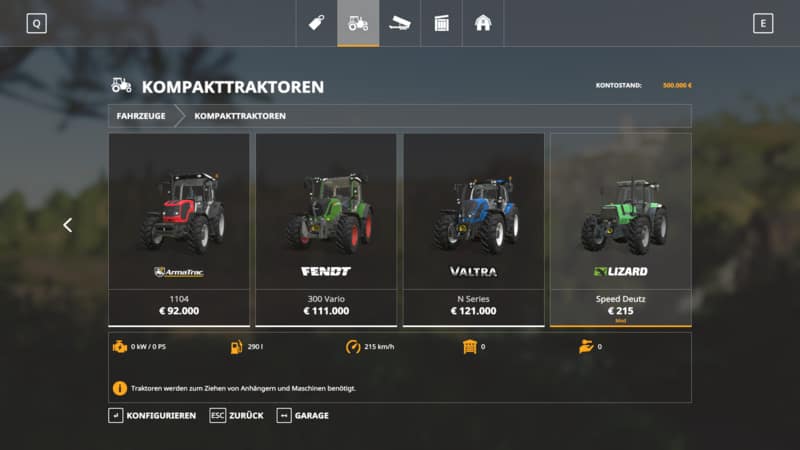
Task: Switch to the building grid tab
Action: tap(441, 23)
